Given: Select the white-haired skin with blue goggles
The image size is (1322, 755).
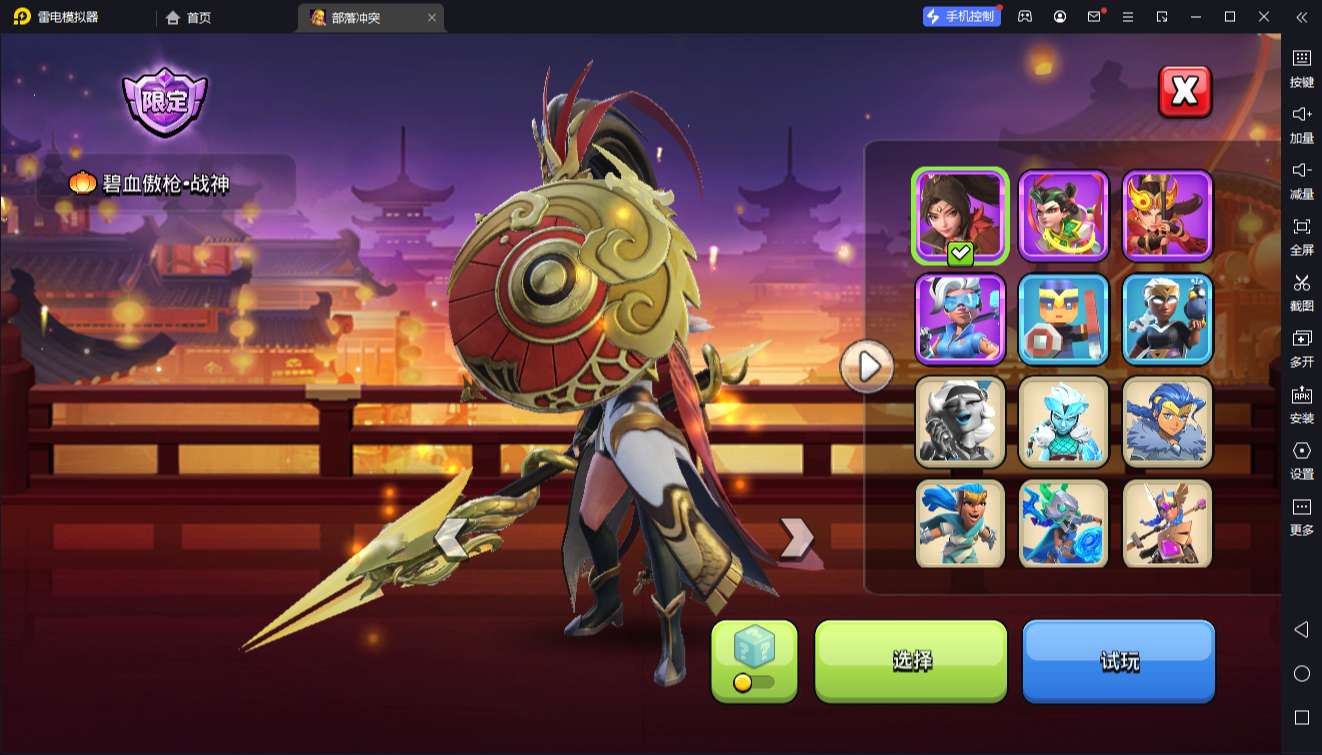Looking at the screenshot, I should tap(960, 319).
